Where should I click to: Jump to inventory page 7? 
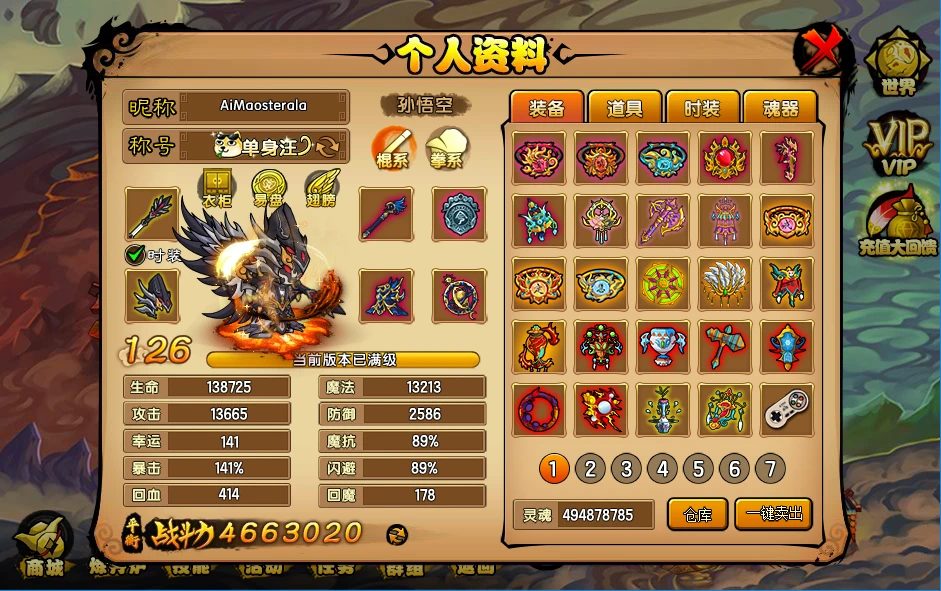[x=770, y=467]
